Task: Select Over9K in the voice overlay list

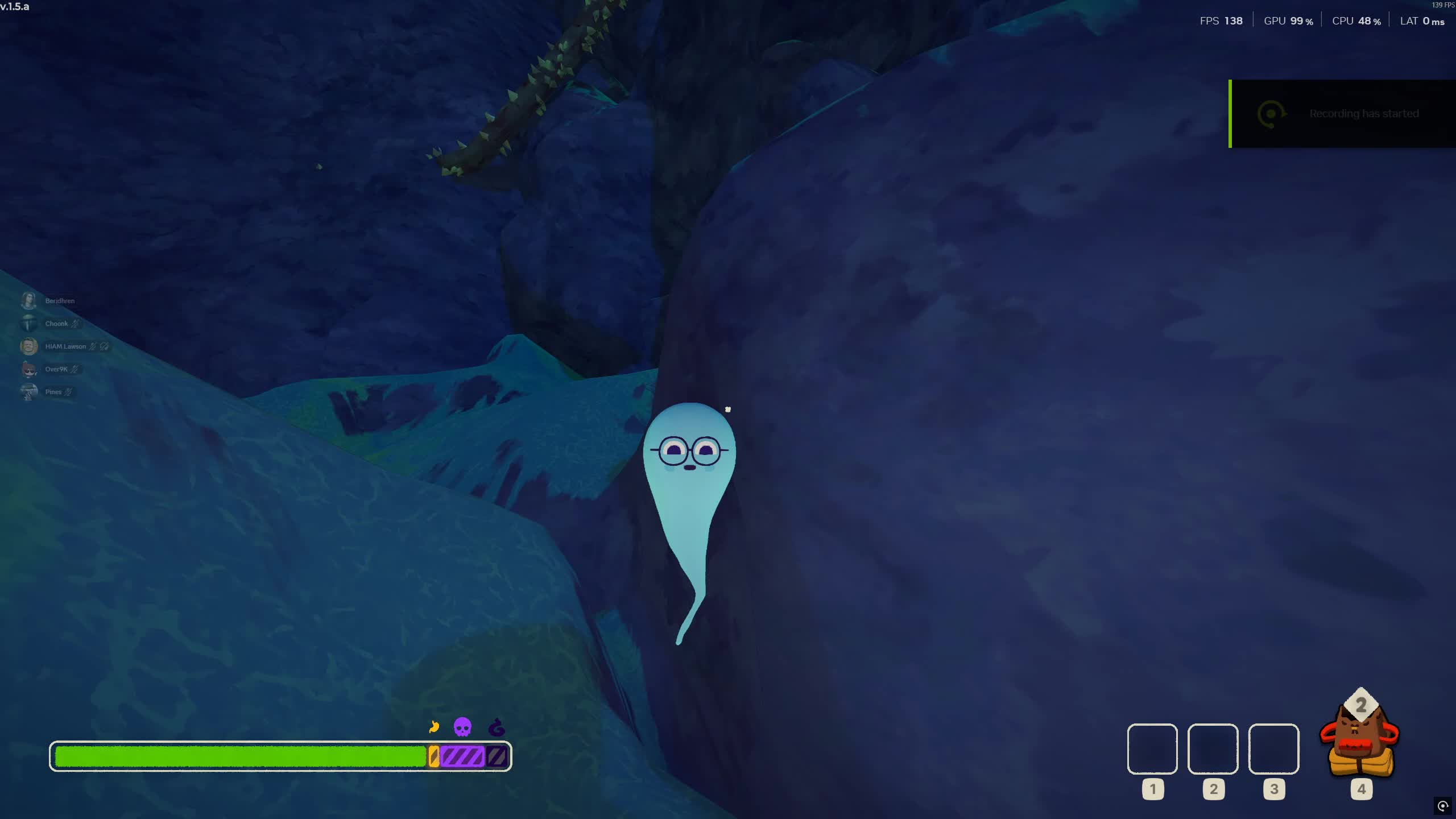Action: [x=56, y=369]
